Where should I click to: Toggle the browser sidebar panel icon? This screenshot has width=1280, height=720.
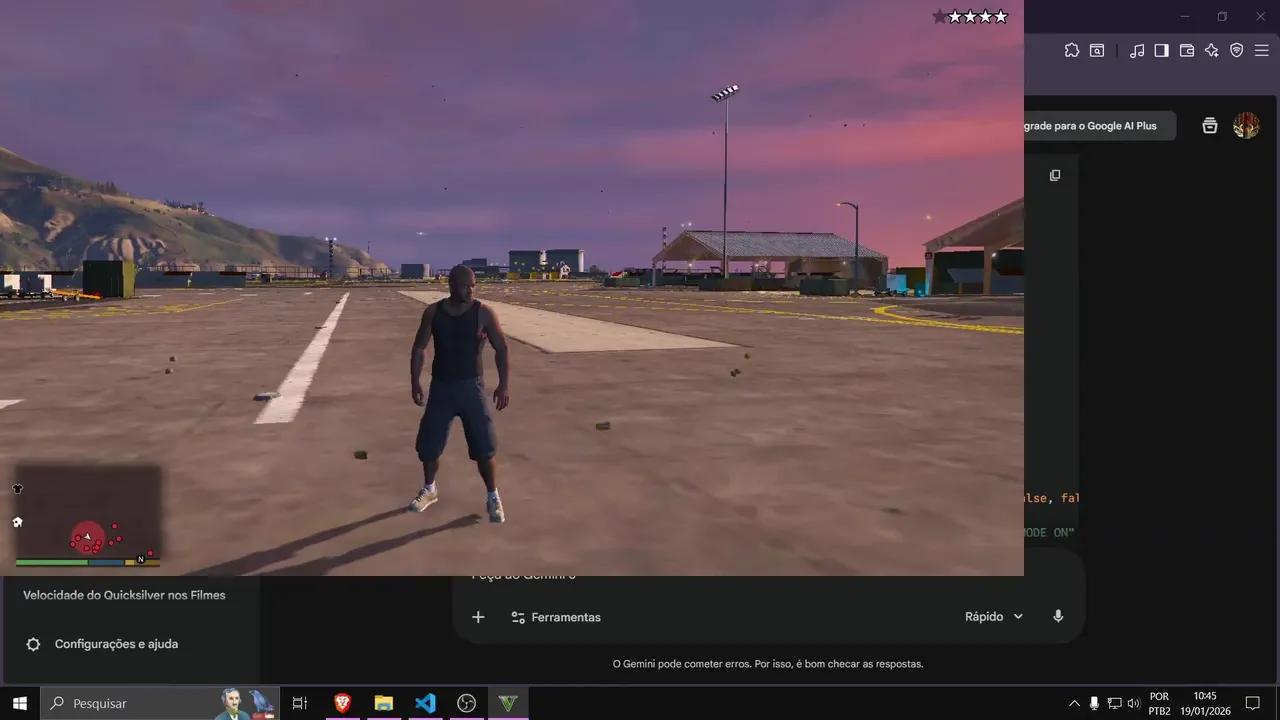pos(1161,50)
